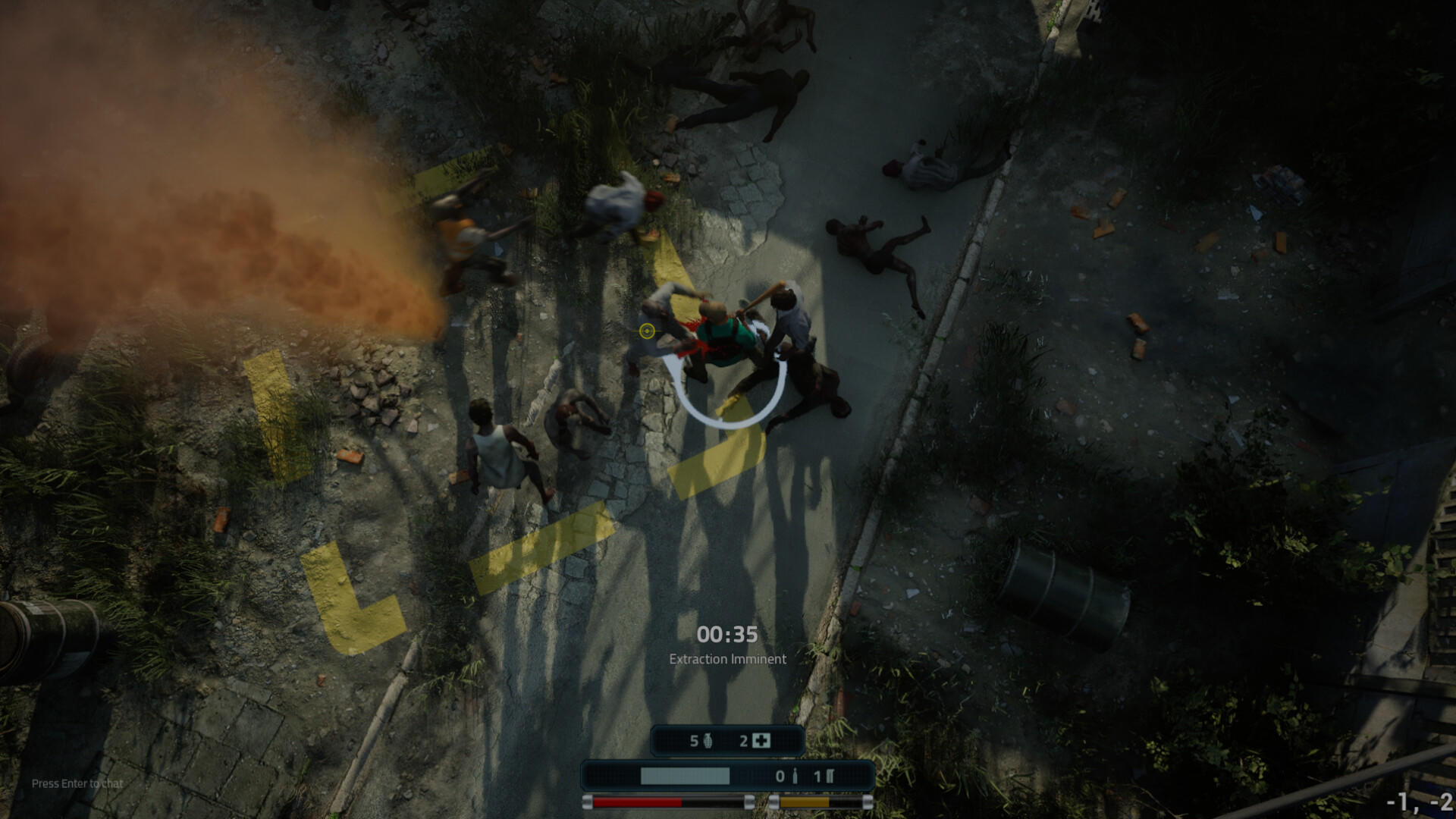Click the ammo magazine icon
Image resolution: width=1456 pixels, height=819 pixels.
click(830, 777)
